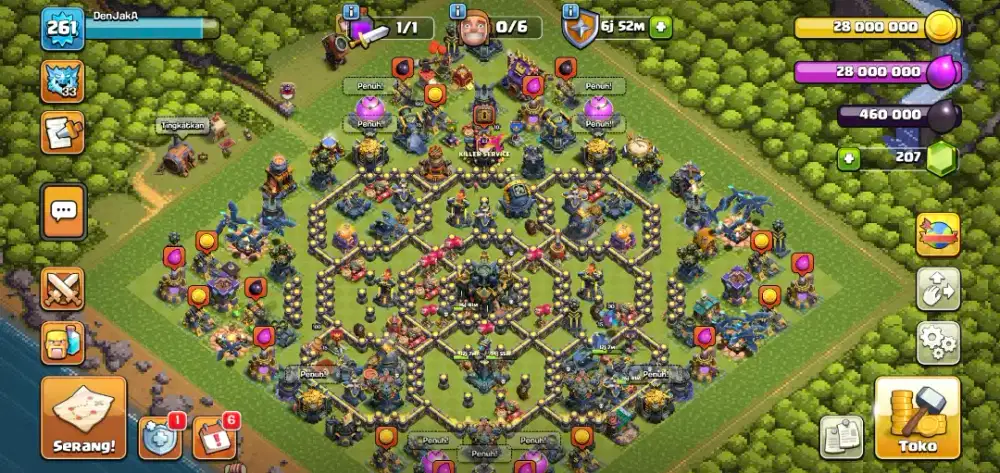Open the blue beast league badge

[x=62, y=81]
